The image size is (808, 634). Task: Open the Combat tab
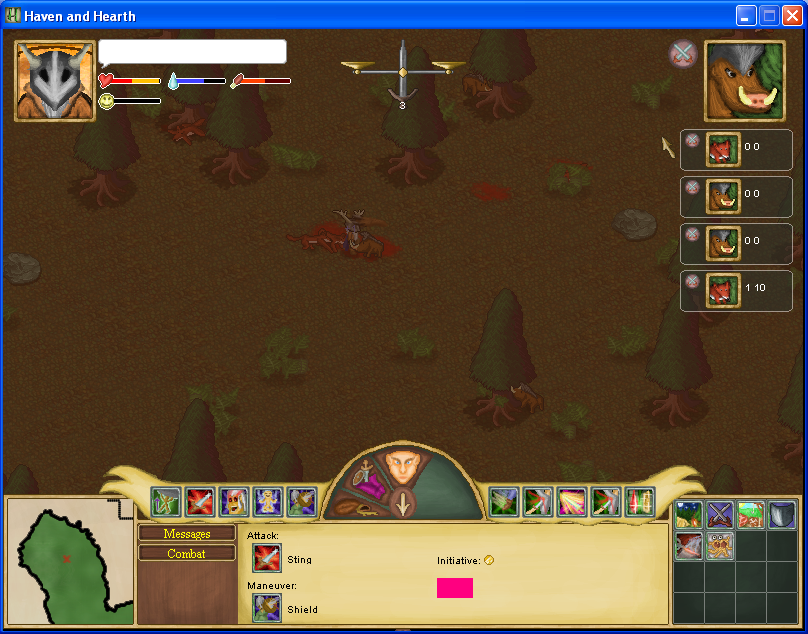click(x=187, y=553)
